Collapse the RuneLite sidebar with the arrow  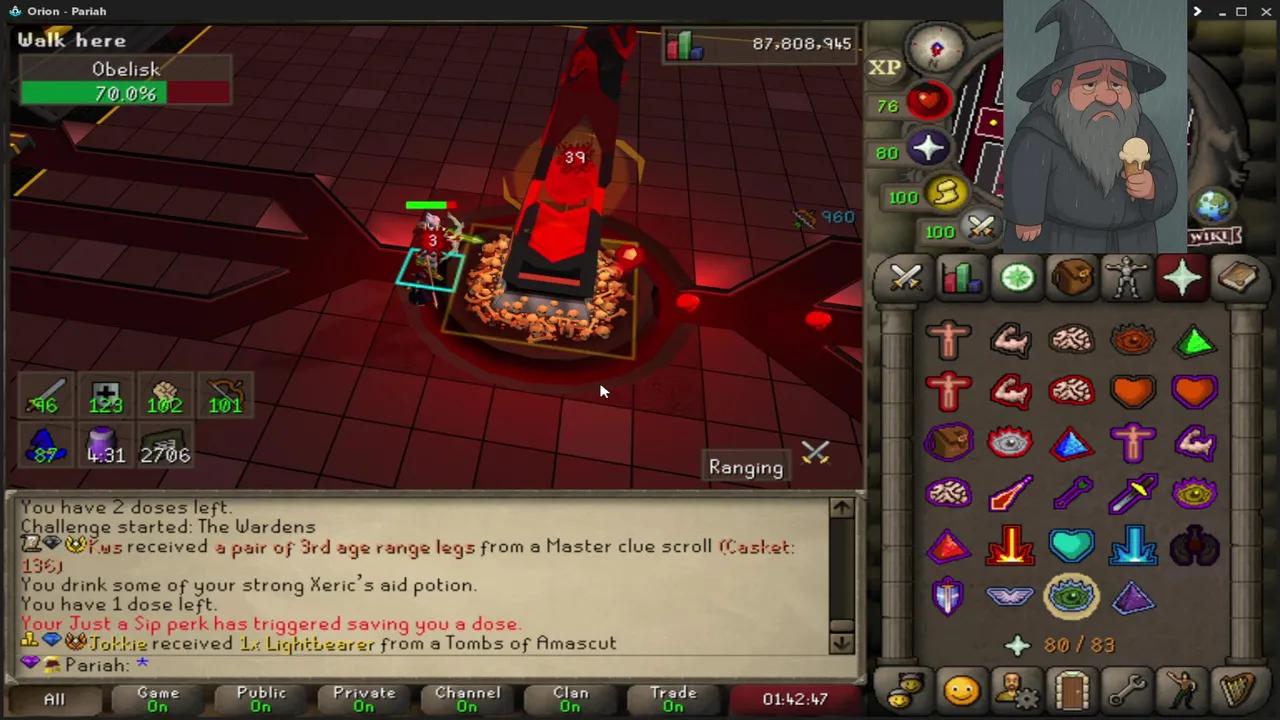tap(1197, 11)
